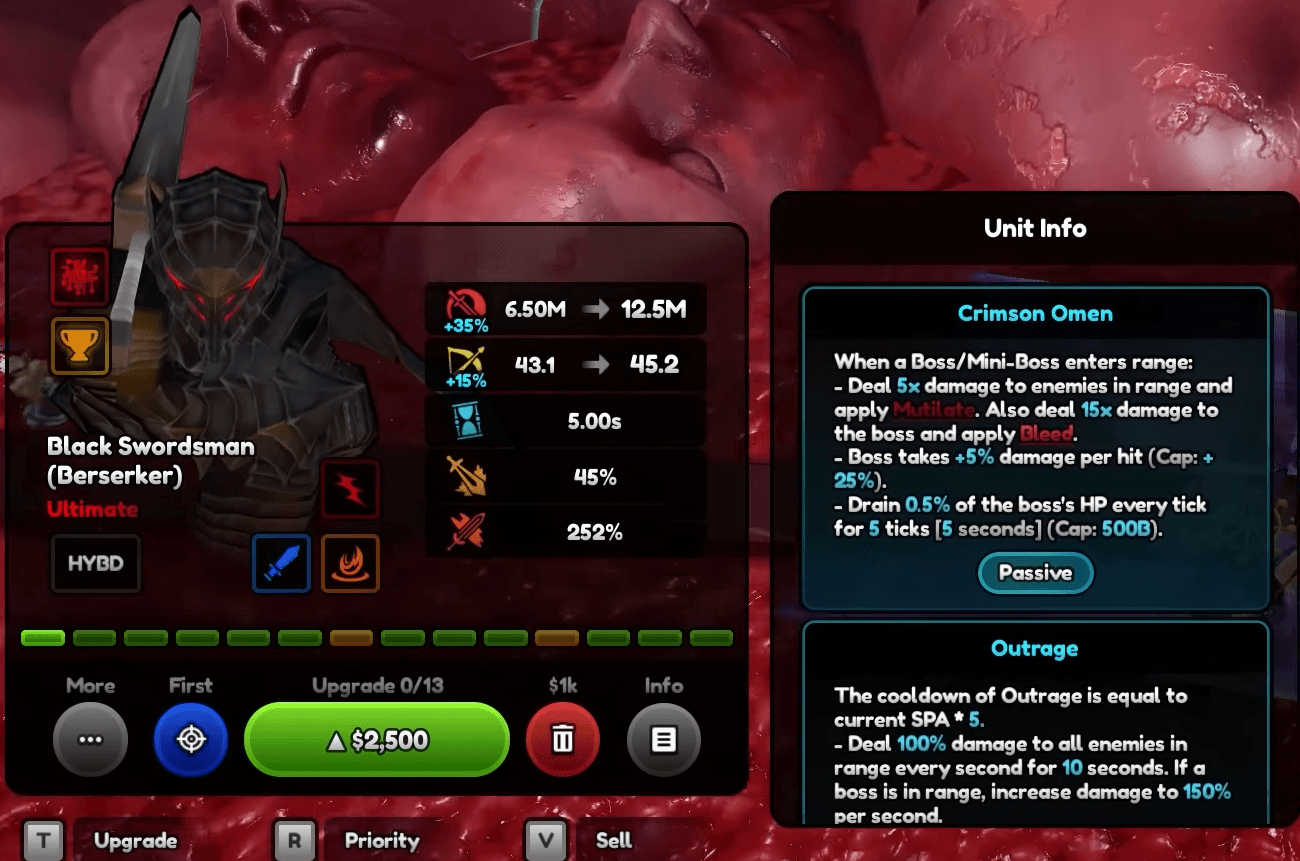This screenshot has height=861, width=1300.
Task: Select Priority from the bottom keybind bar
Action: click(381, 841)
